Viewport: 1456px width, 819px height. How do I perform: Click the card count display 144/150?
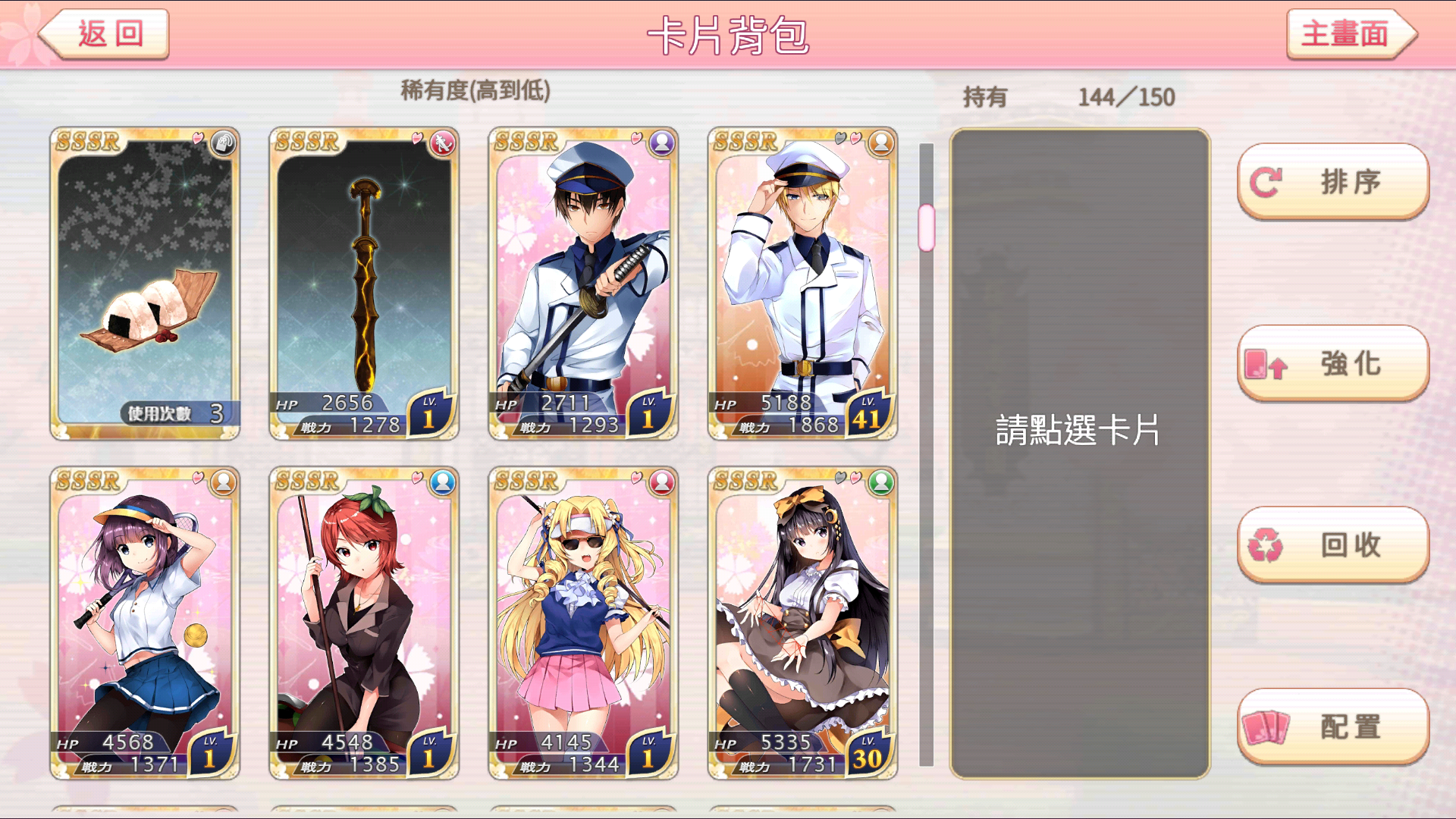pyautogui.click(x=1125, y=97)
